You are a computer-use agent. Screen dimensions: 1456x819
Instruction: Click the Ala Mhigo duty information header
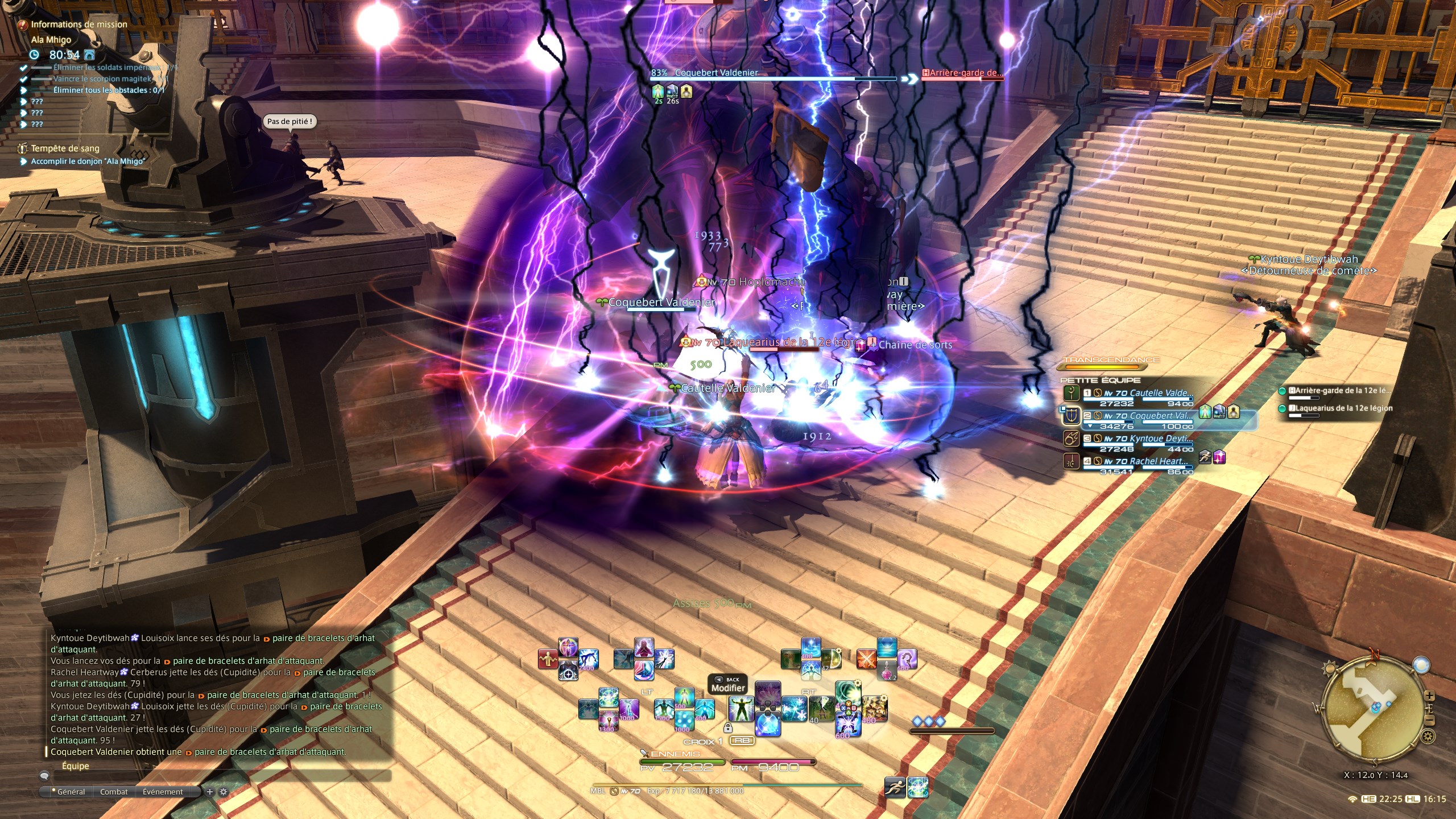[51, 40]
